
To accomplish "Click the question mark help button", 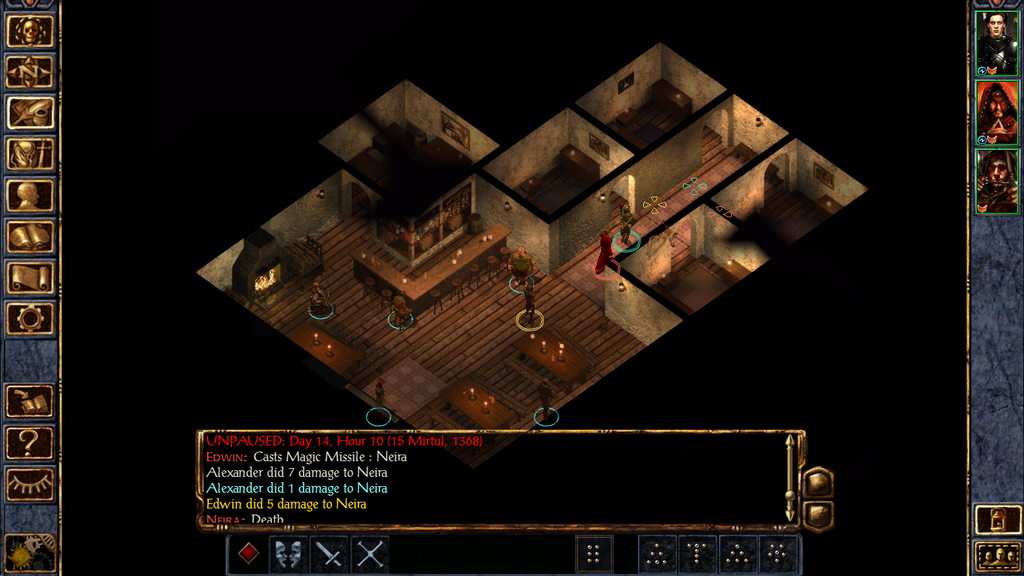I will tap(30, 442).
